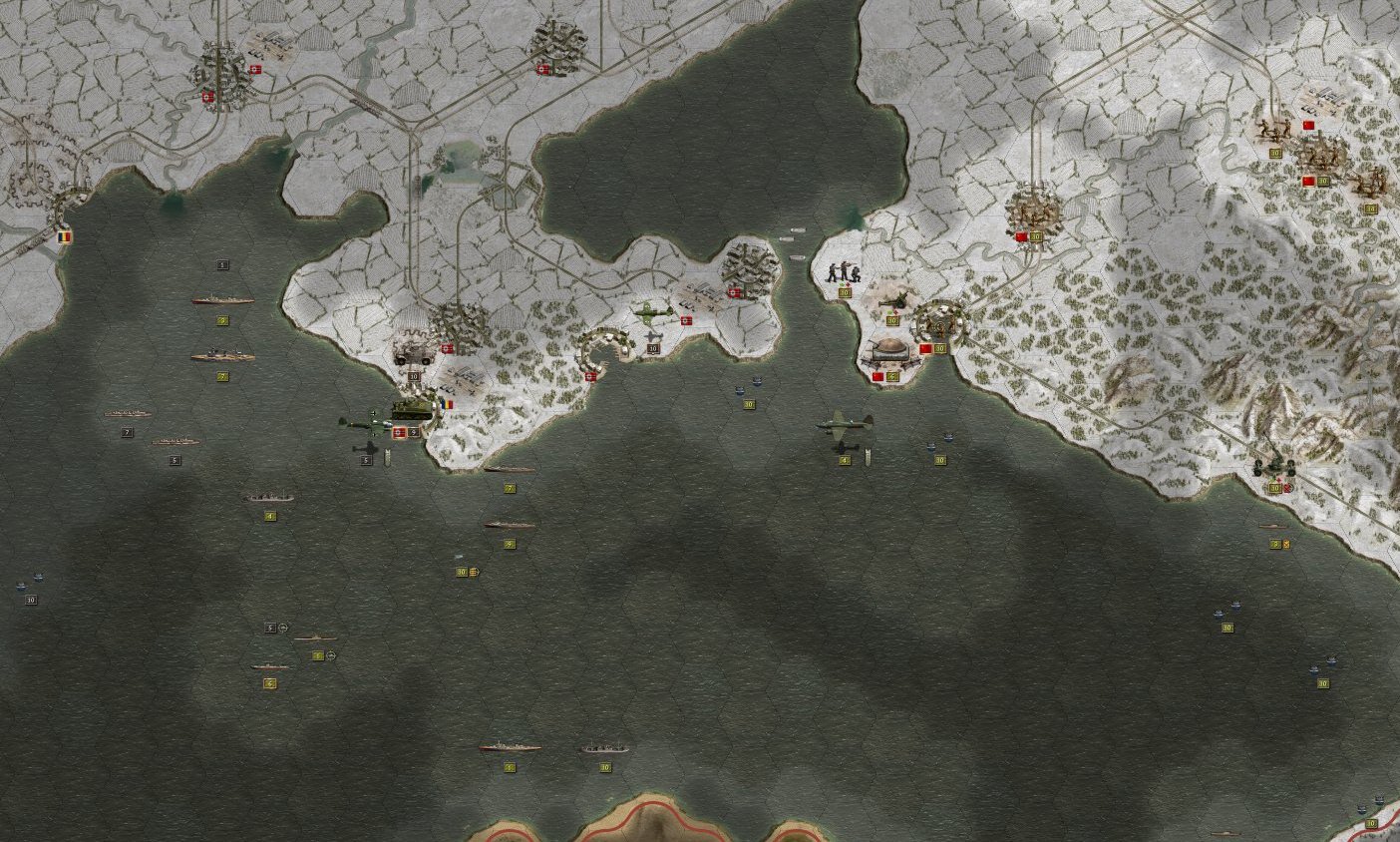Select the tank unit at the Romanian-flagged port

point(412,409)
